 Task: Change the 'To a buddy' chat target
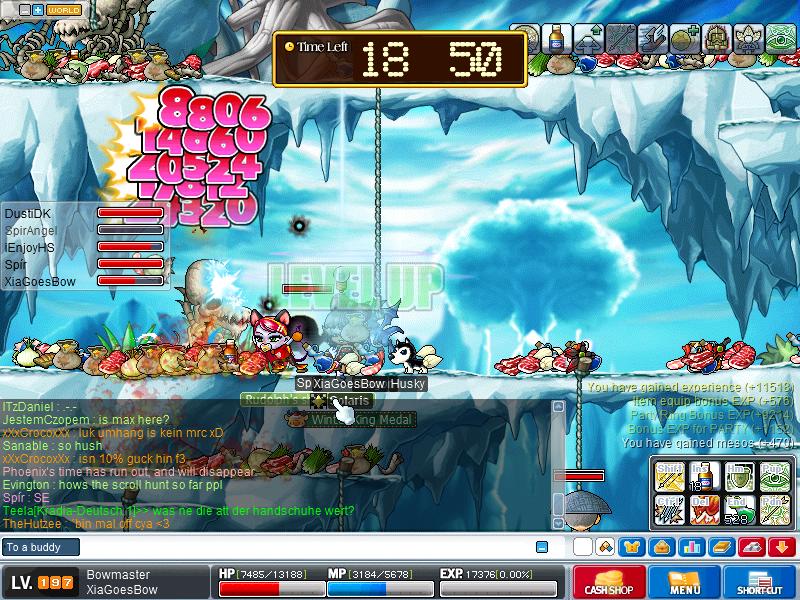point(38,547)
